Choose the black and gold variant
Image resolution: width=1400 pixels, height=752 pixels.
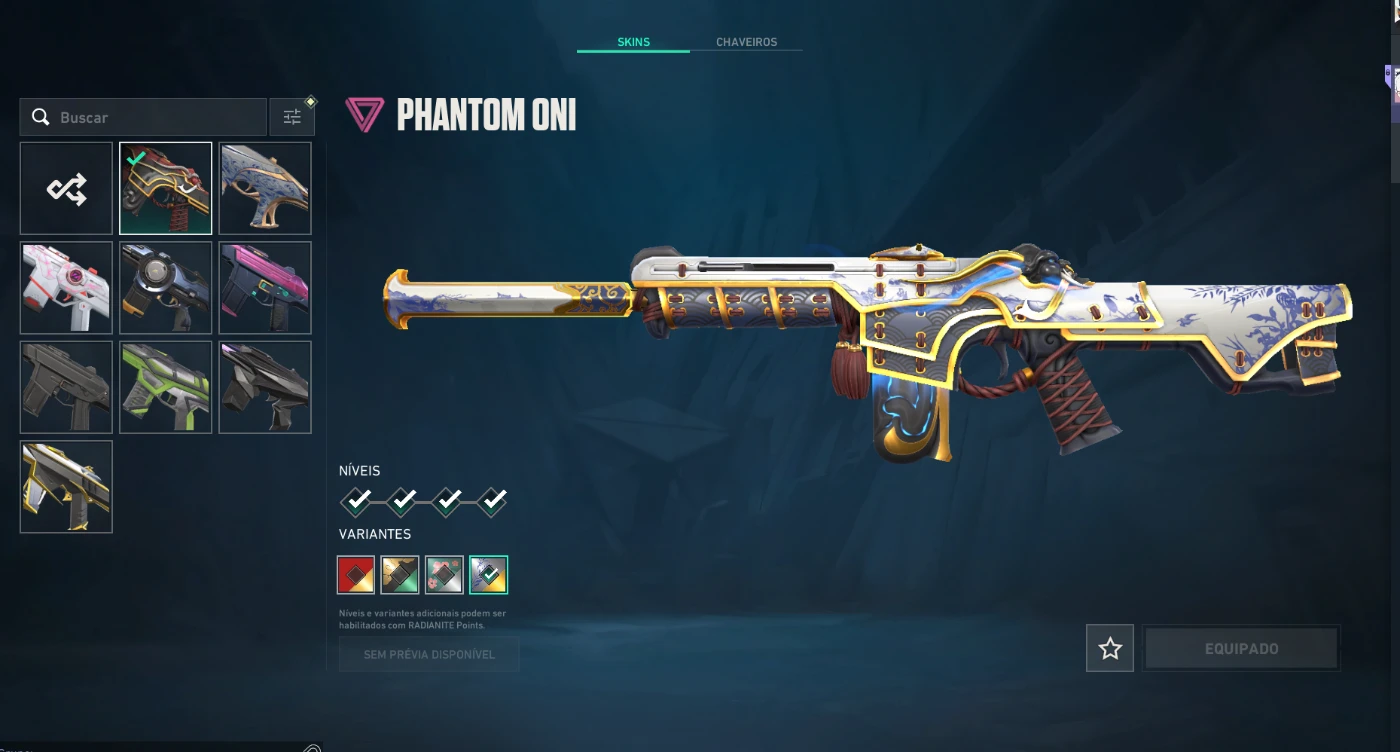coord(400,575)
